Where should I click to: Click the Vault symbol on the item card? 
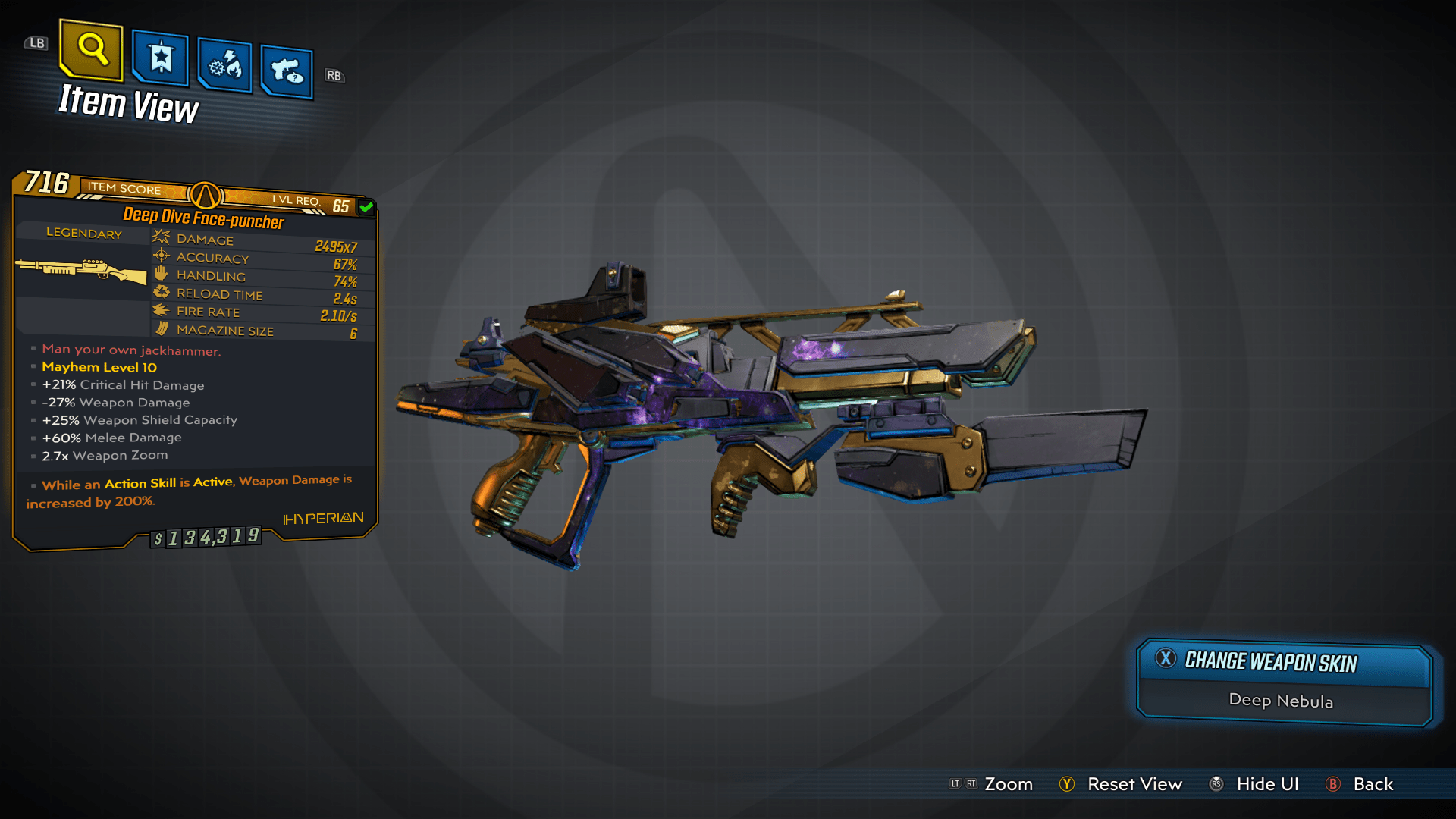tap(206, 195)
